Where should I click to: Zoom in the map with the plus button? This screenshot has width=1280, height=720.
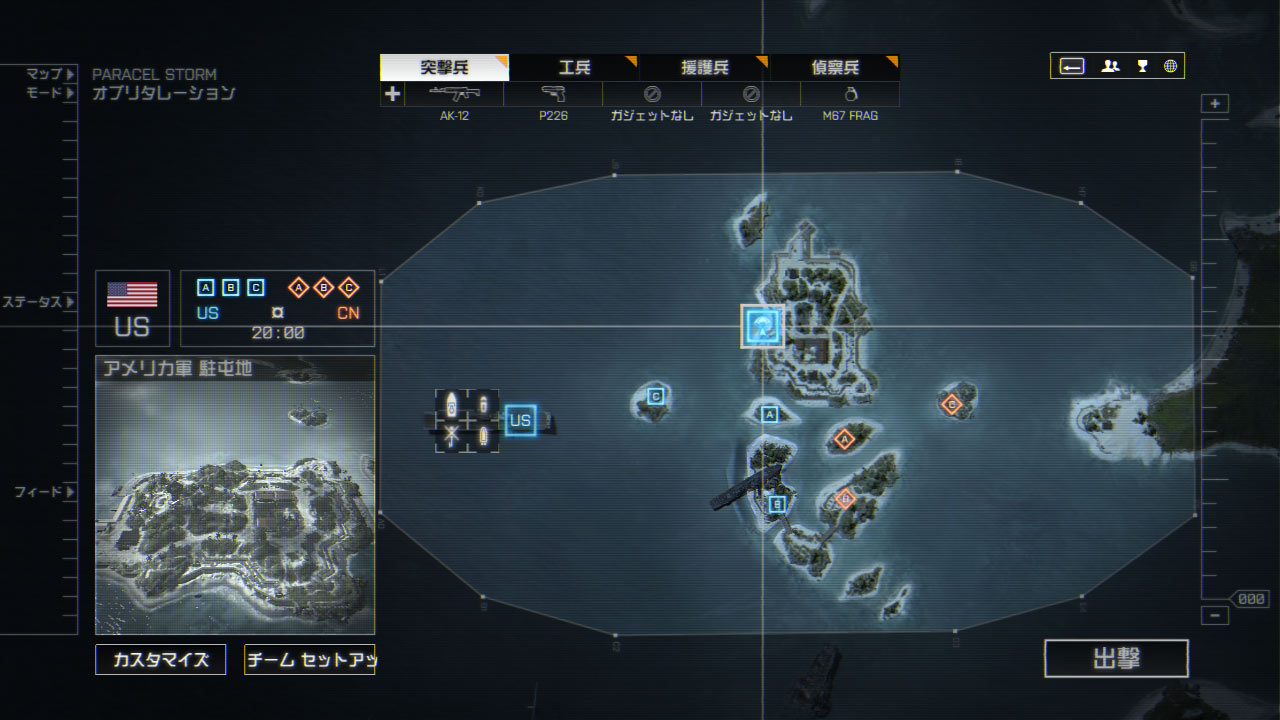(x=1215, y=104)
